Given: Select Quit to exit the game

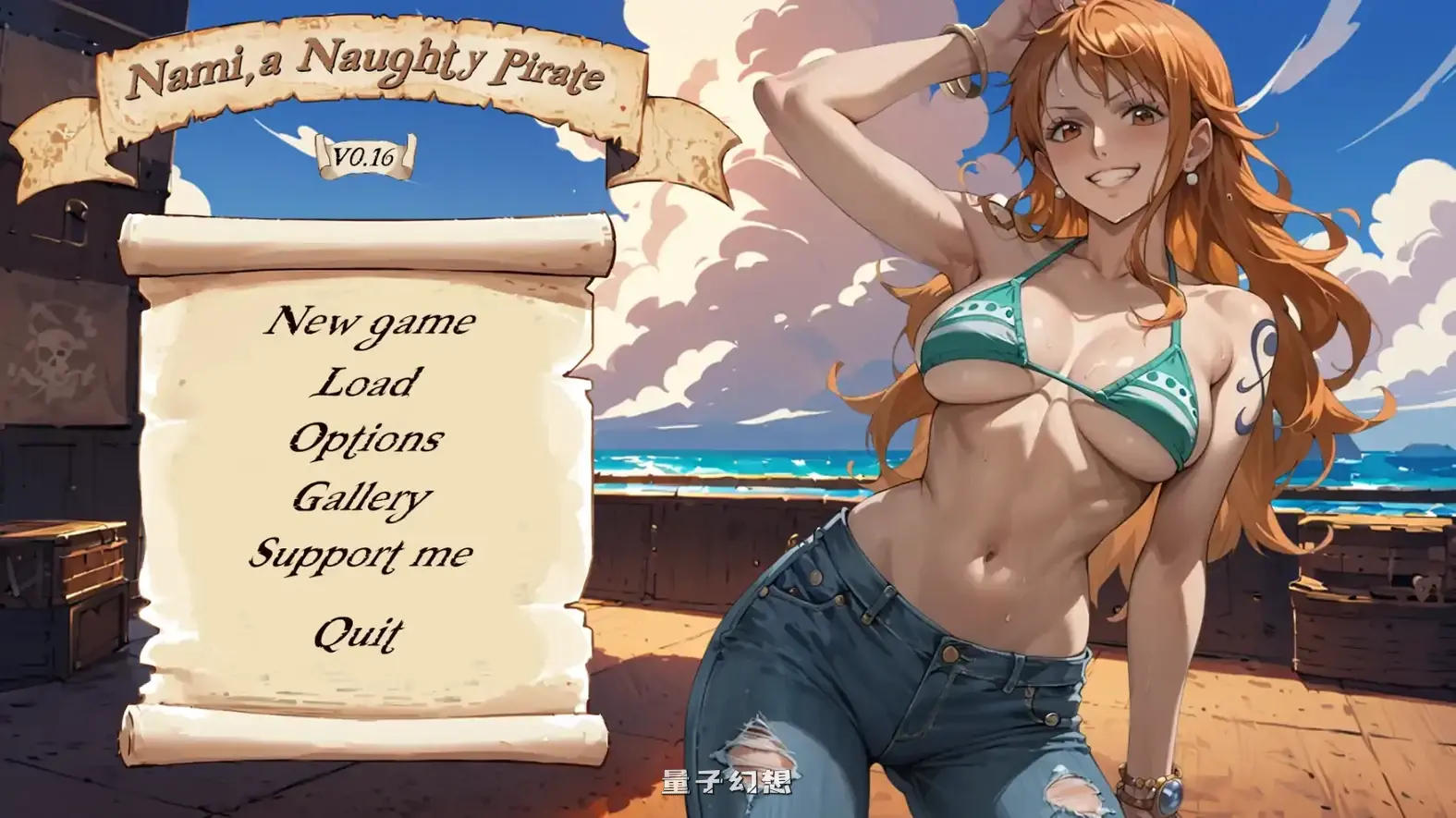Looking at the screenshot, I should pyautogui.click(x=360, y=632).
